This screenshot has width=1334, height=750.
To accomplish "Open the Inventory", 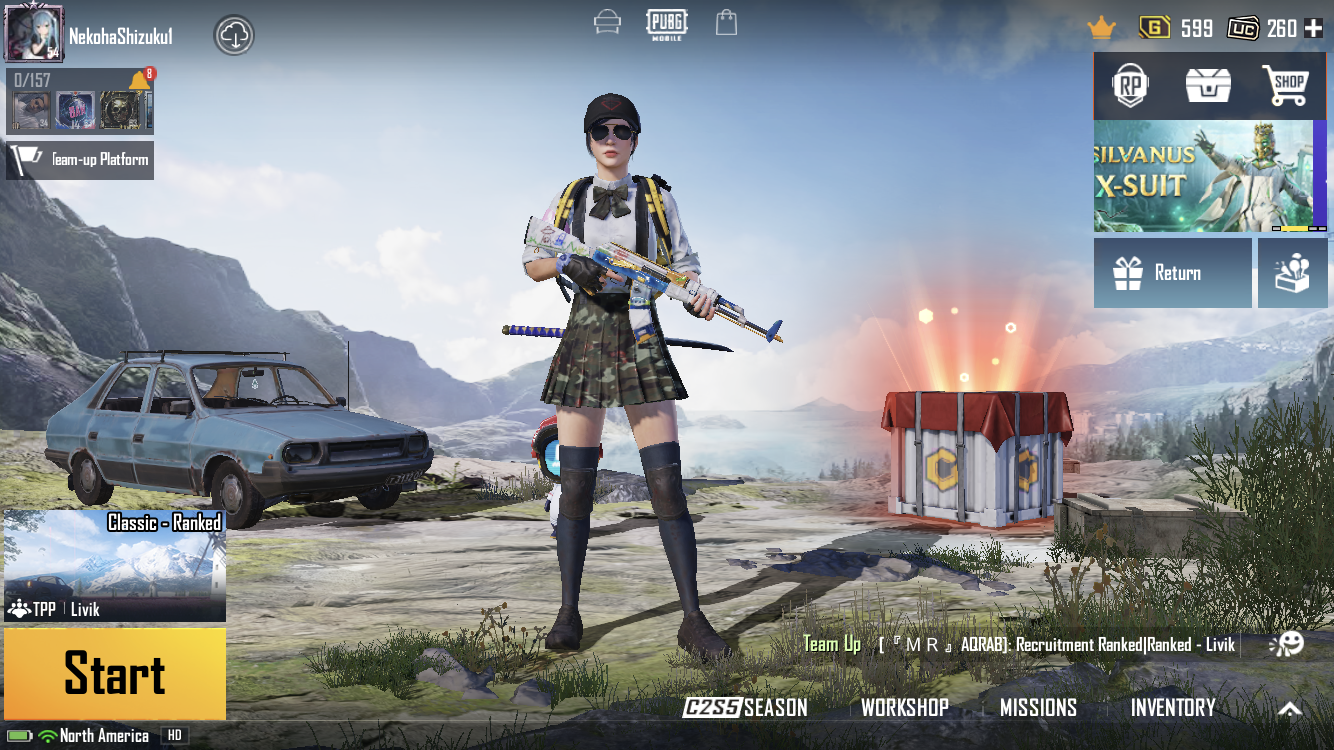I will pos(1173,708).
